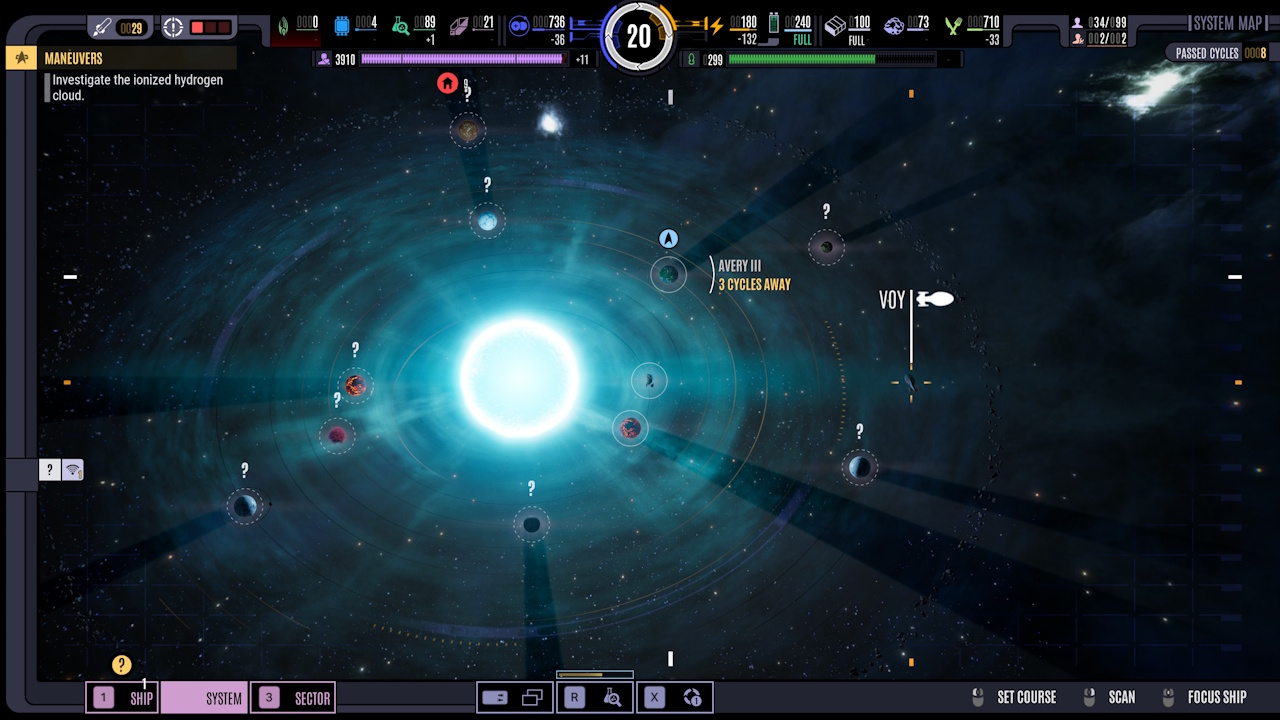Expand the yellow question marker near bottom left

pos(120,664)
